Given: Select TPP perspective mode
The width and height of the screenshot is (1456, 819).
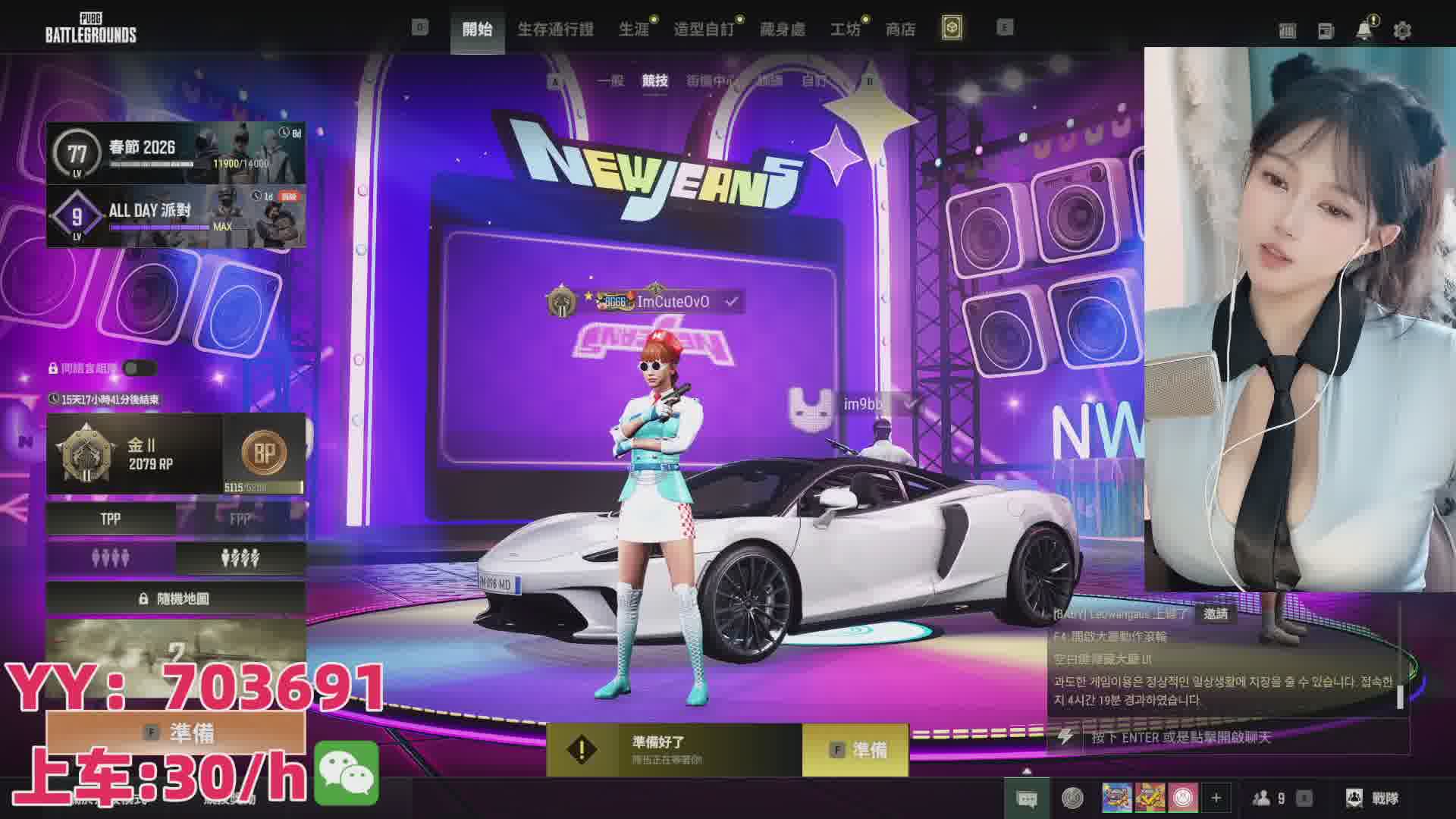Looking at the screenshot, I should pos(111,519).
